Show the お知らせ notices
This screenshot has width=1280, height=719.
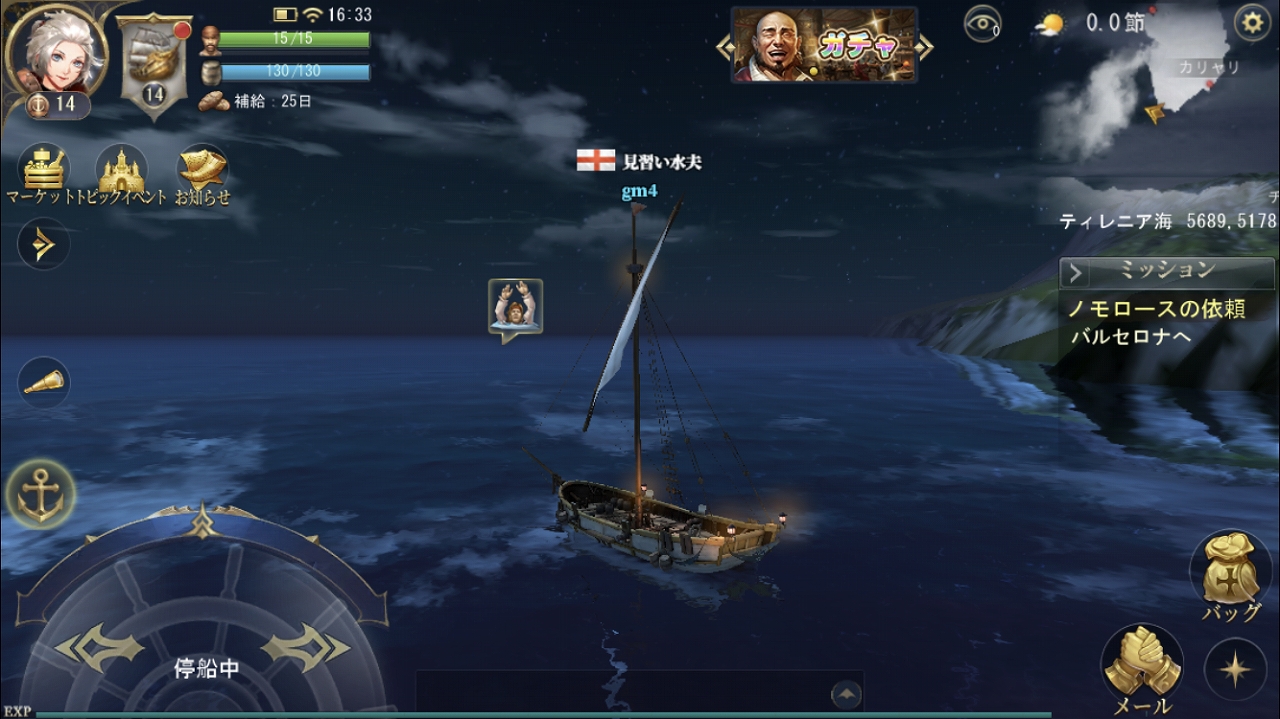(x=202, y=170)
